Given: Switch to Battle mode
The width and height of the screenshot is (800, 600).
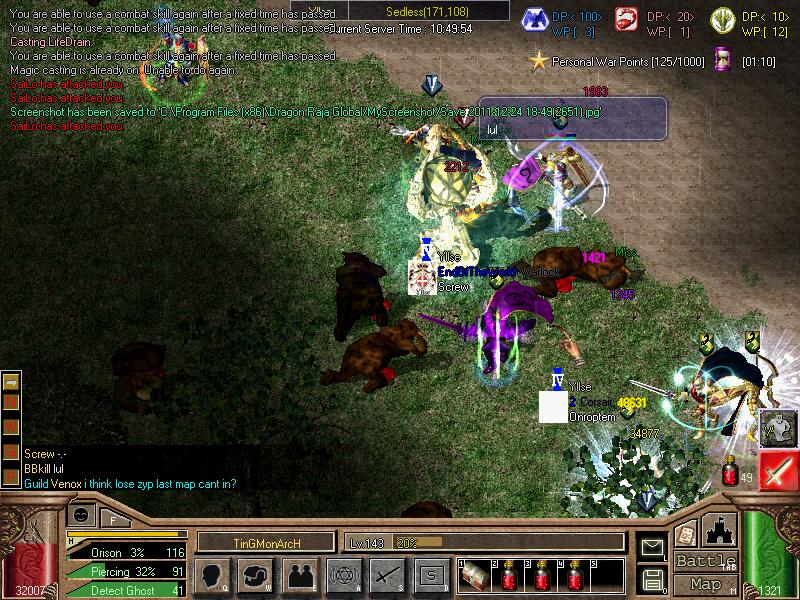Looking at the screenshot, I should click(706, 561).
